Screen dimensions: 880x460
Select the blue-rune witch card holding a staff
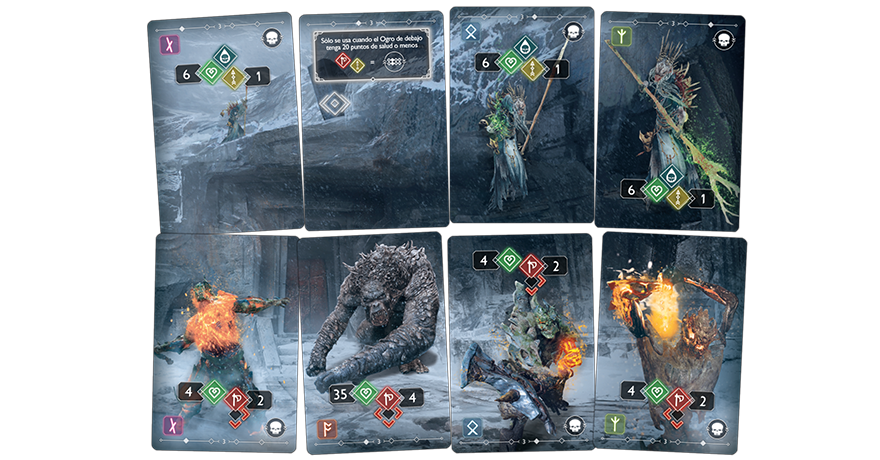[x=520, y=115]
